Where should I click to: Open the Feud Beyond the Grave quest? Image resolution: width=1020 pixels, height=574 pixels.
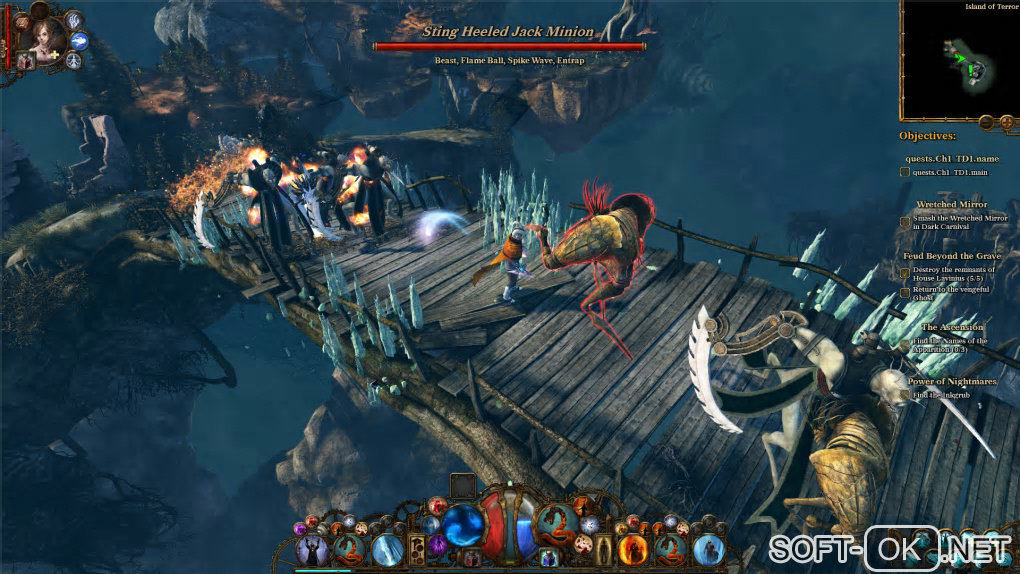point(951,257)
